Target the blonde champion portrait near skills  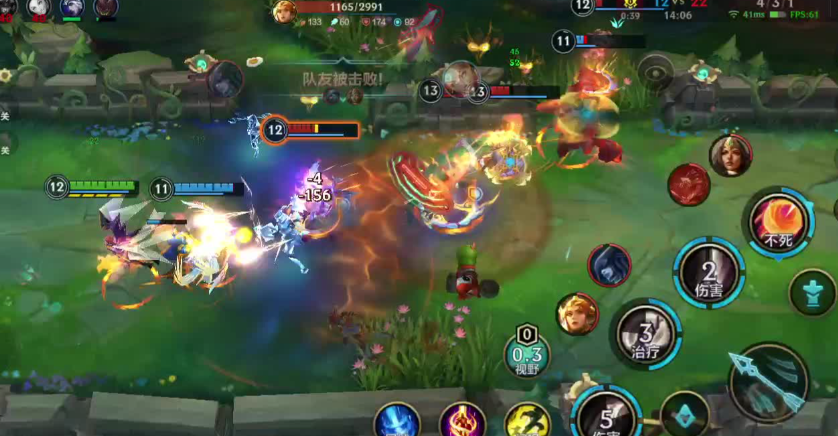577,313
